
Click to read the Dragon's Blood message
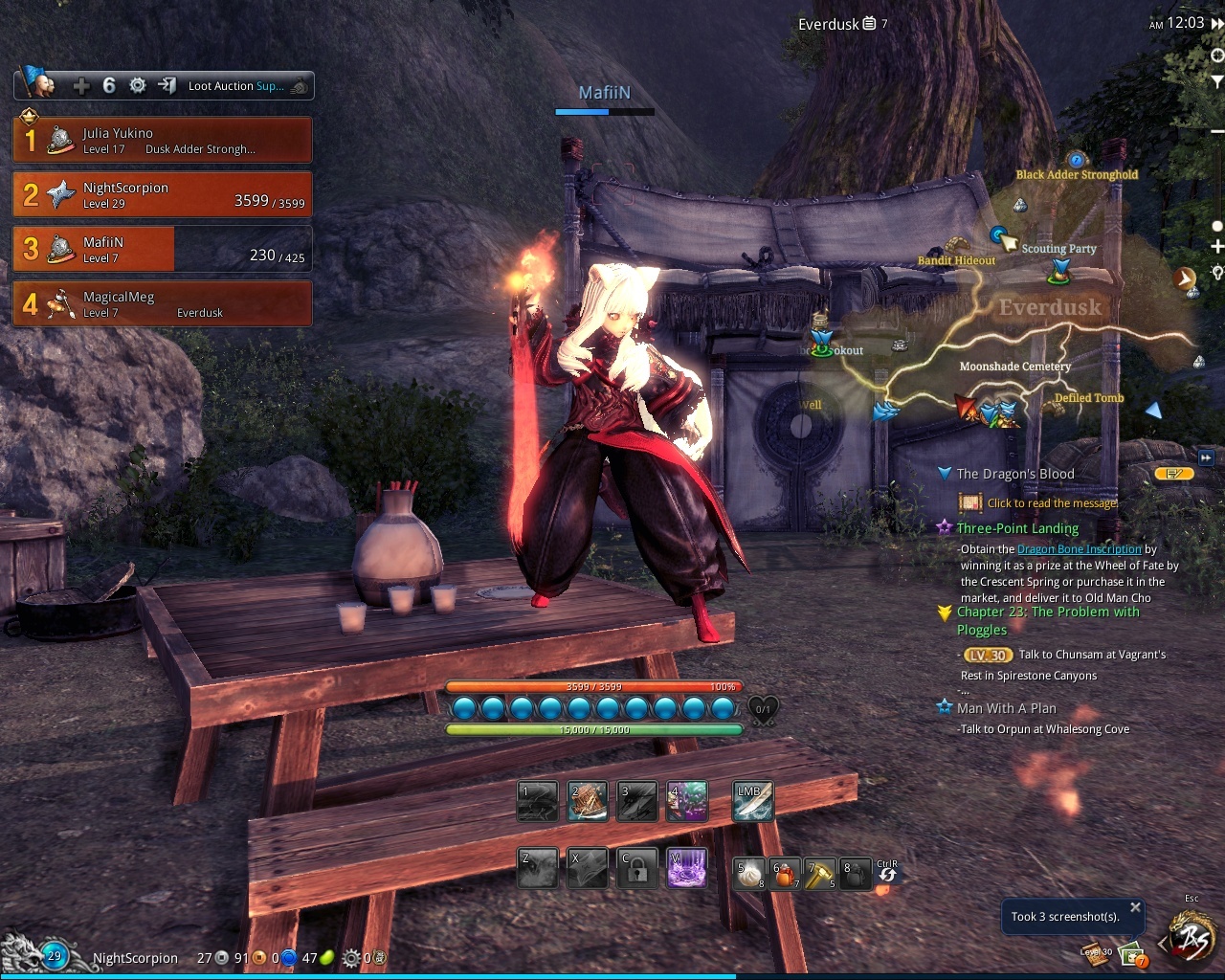[x=1051, y=503]
